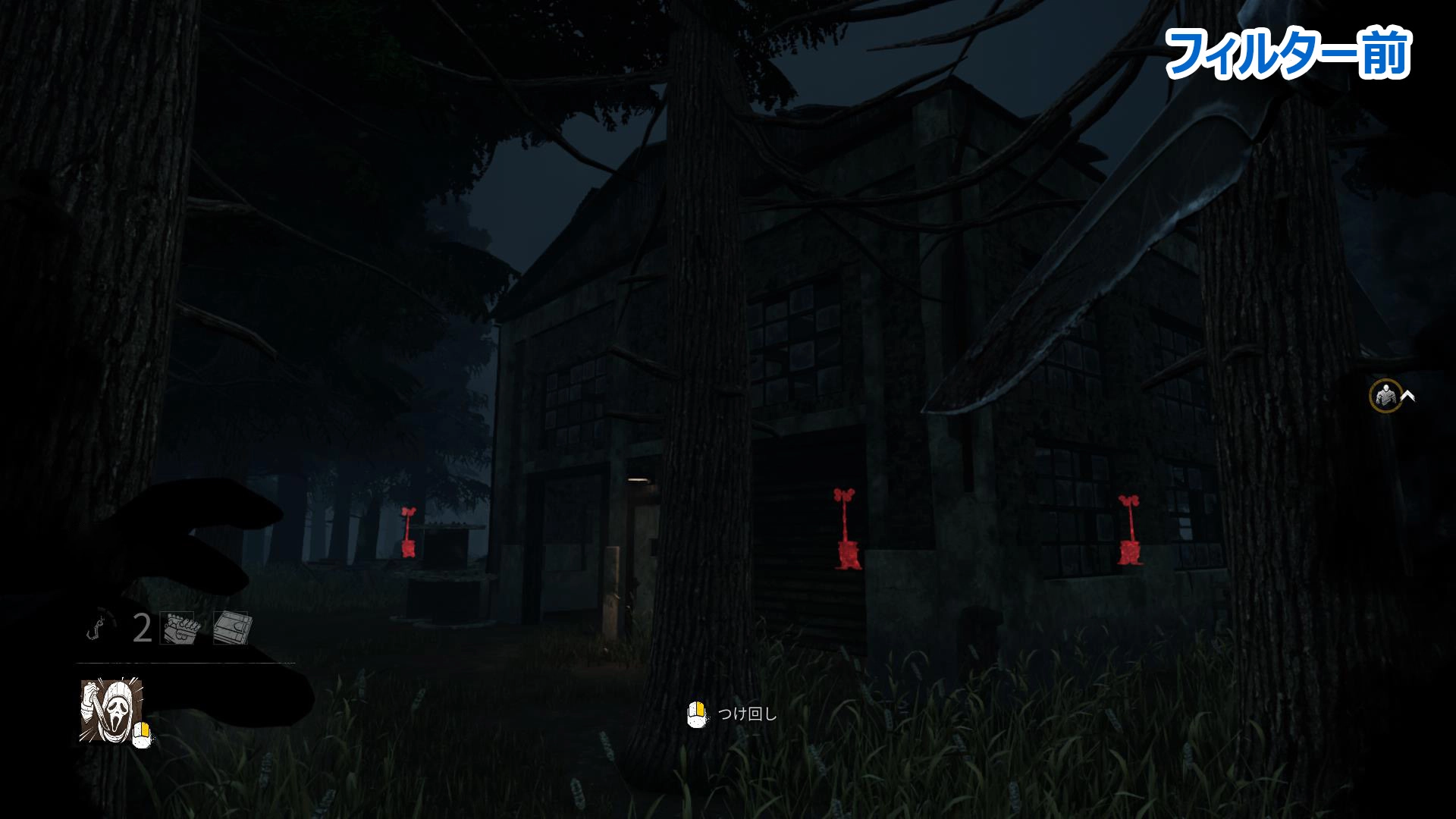1456x819 pixels.
Task: Click the gold-ringed body status icon
Action: pyautogui.click(x=1385, y=396)
